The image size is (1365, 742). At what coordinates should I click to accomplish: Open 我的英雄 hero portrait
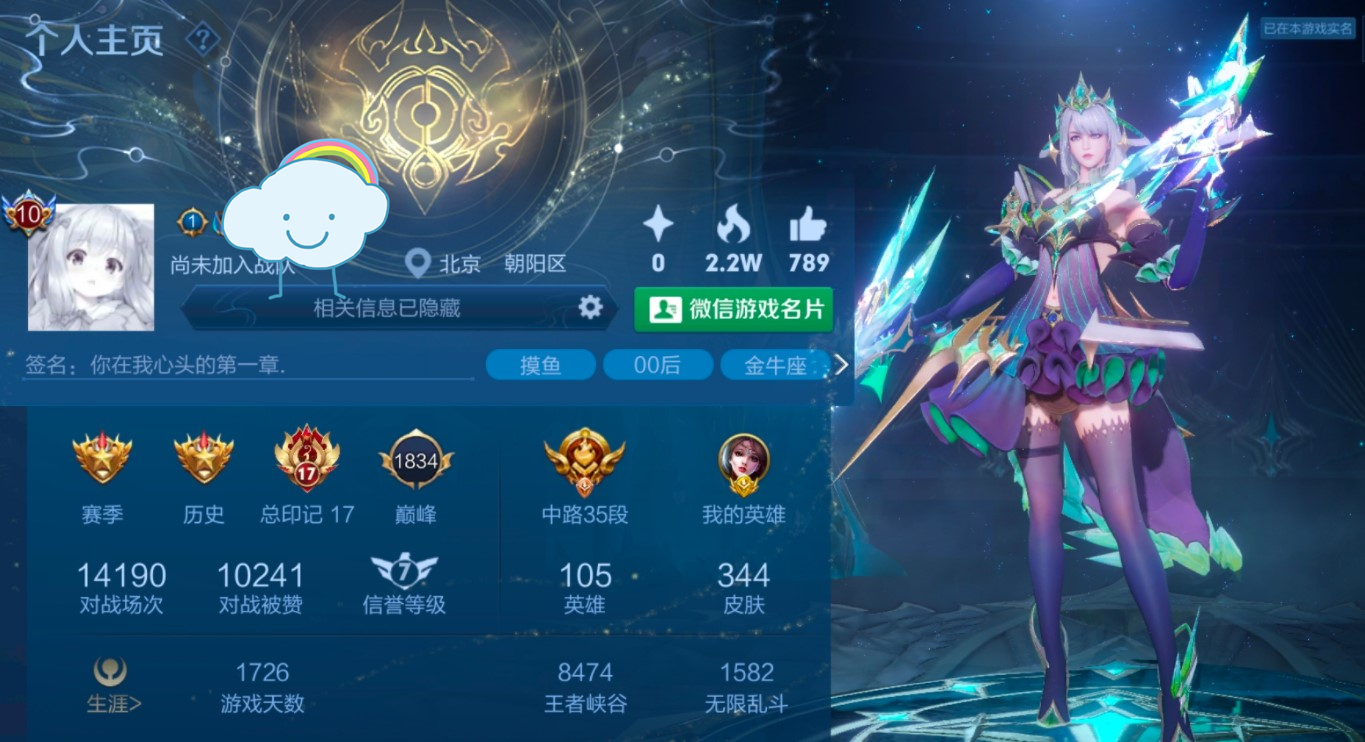(743, 463)
